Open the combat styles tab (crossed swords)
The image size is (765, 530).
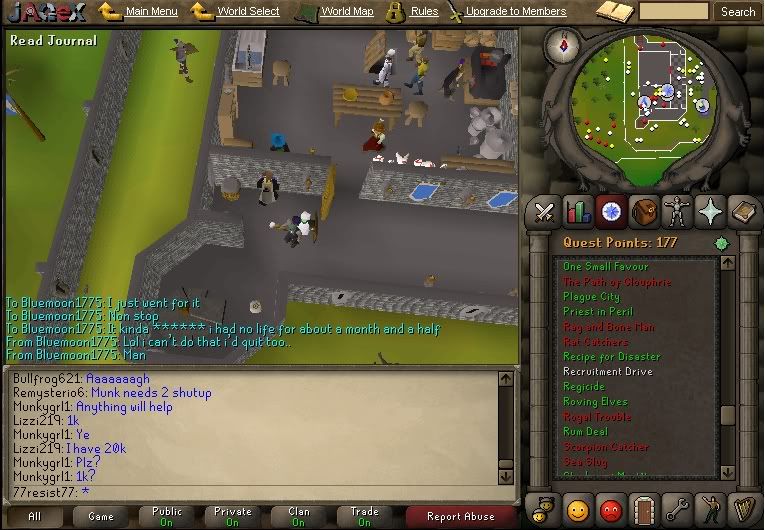(544, 212)
